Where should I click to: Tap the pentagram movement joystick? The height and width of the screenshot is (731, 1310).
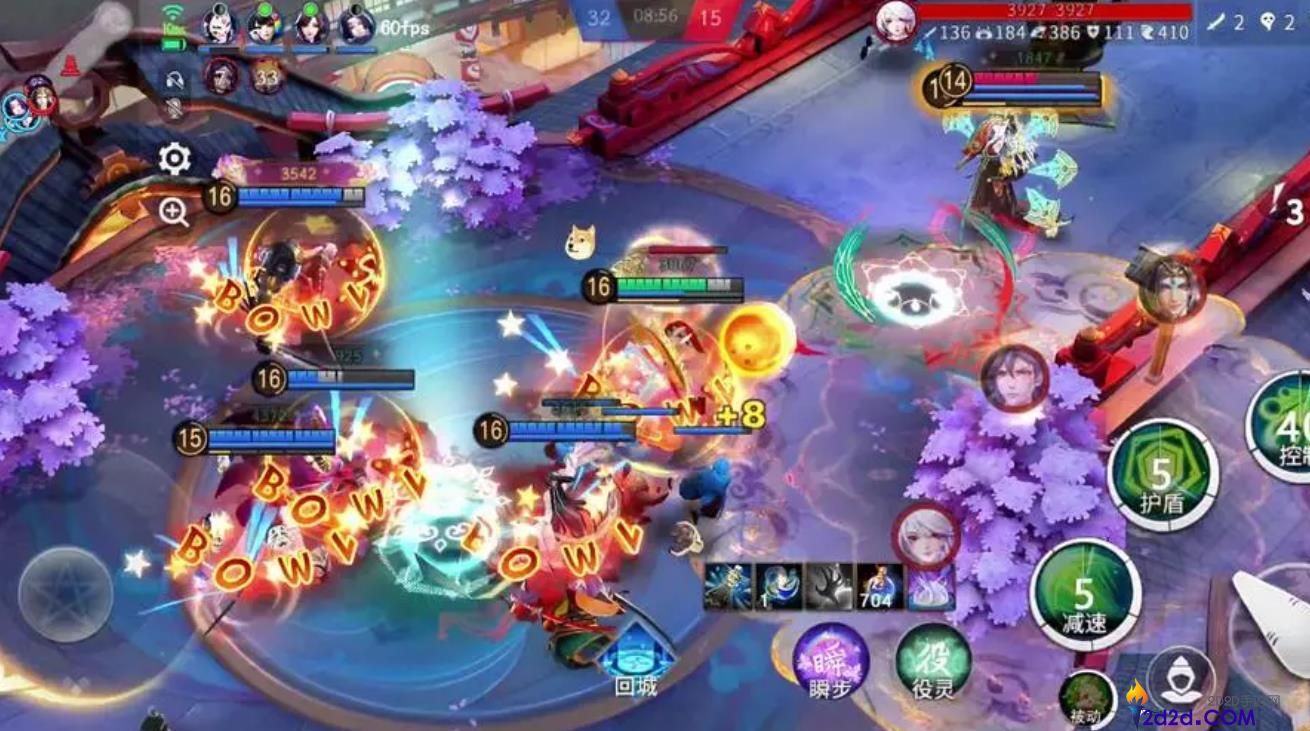click(x=66, y=594)
